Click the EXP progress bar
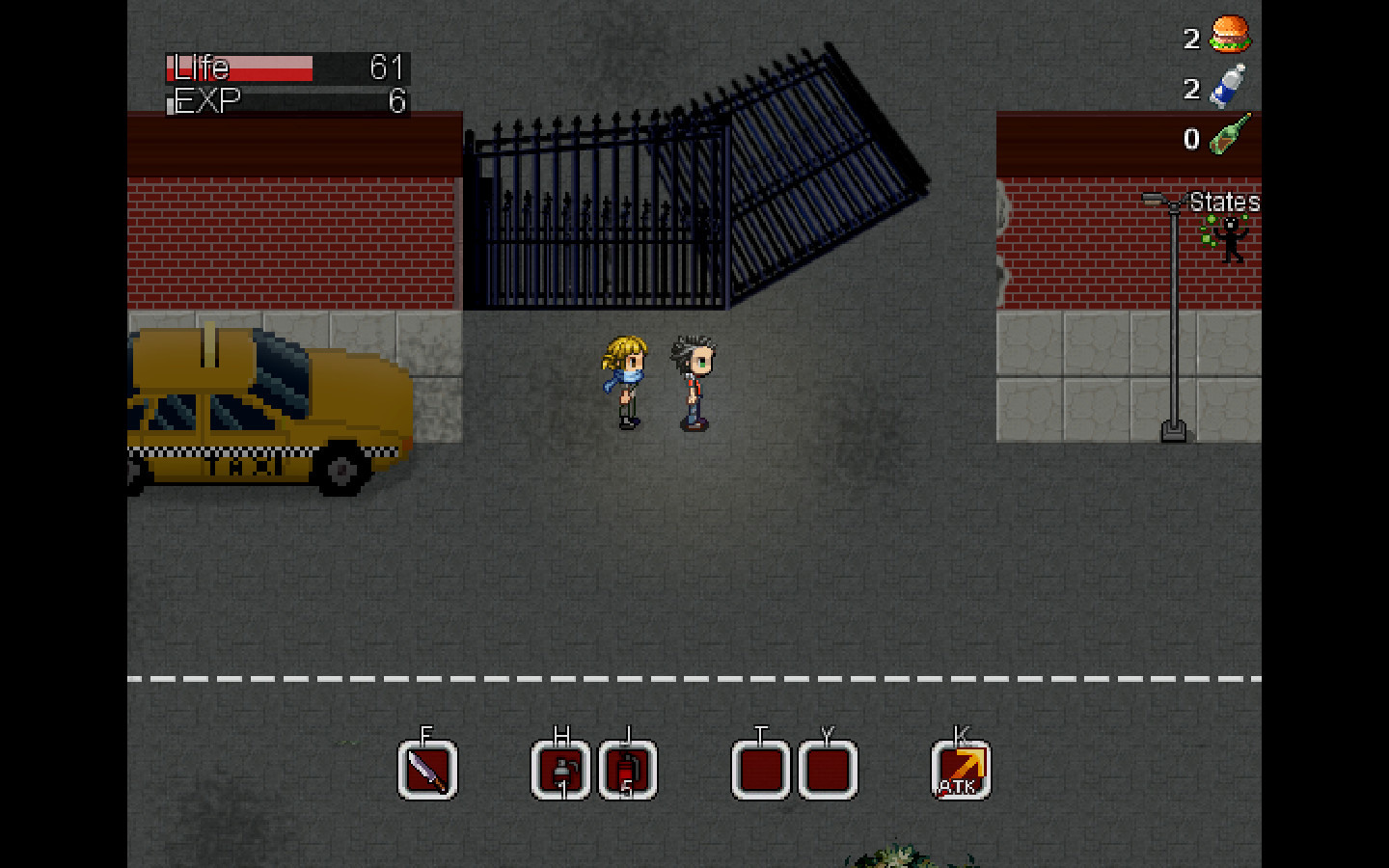The width and height of the screenshot is (1389, 868). [x=285, y=99]
